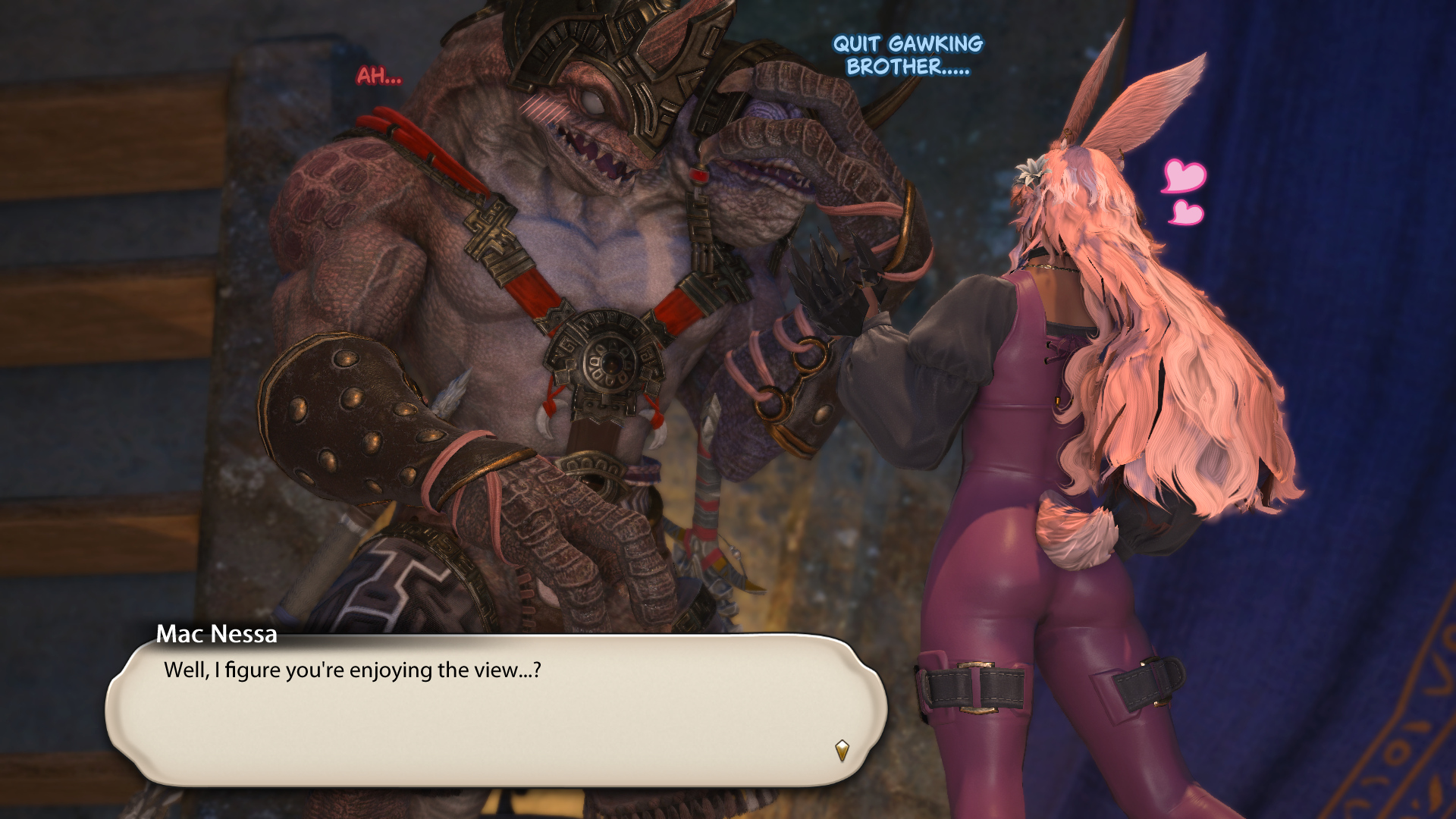Image resolution: width=1456 pixels, height=819 pixels.
Task: Click the dialogue advance arrow indicator
Action: tap(842, 750)
